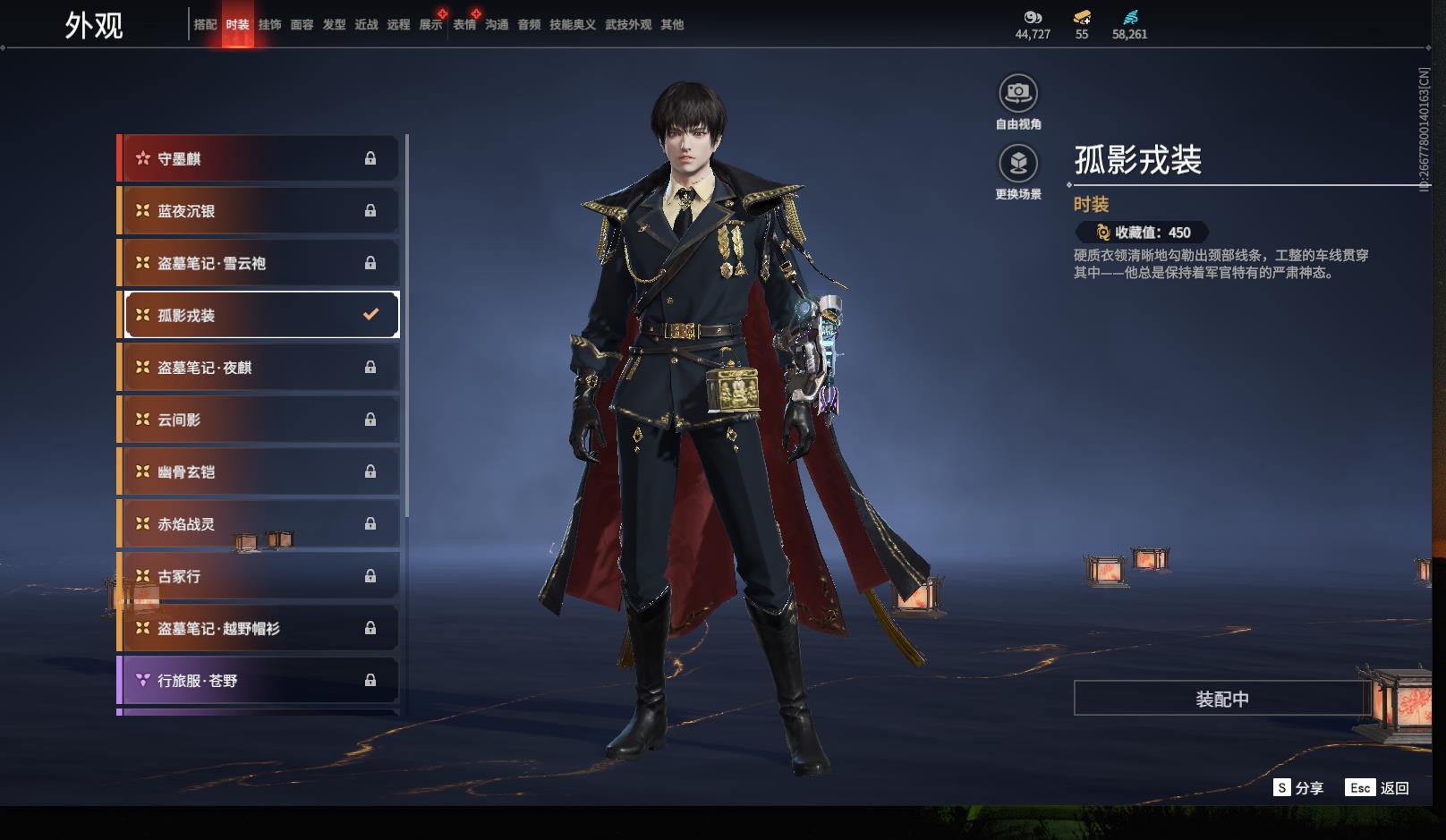Show the 武技外观 tab
1446x840 pixels.
click(628, 25)
